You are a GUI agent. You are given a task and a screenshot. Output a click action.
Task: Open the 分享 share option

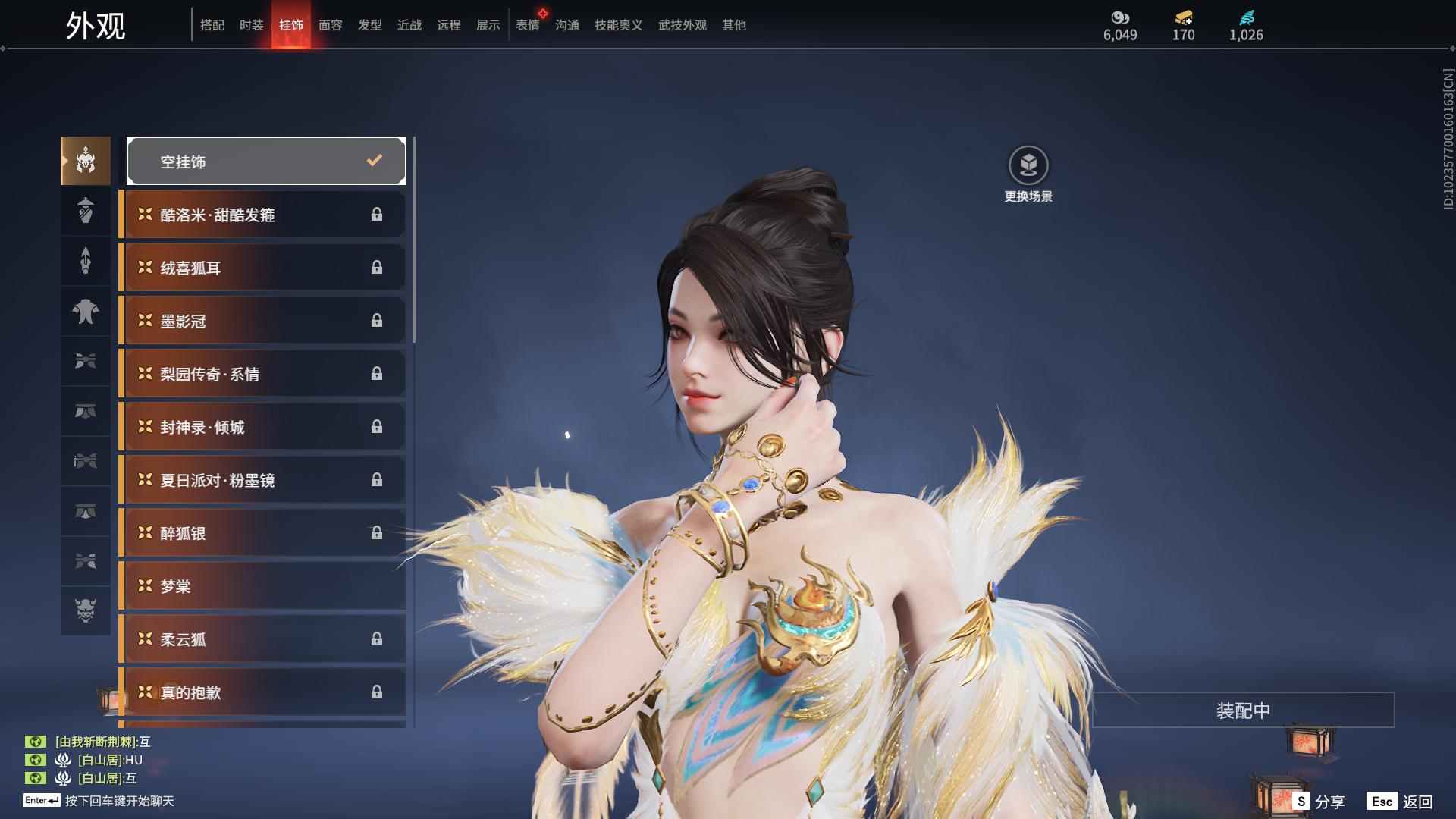tap(1319, 802)
